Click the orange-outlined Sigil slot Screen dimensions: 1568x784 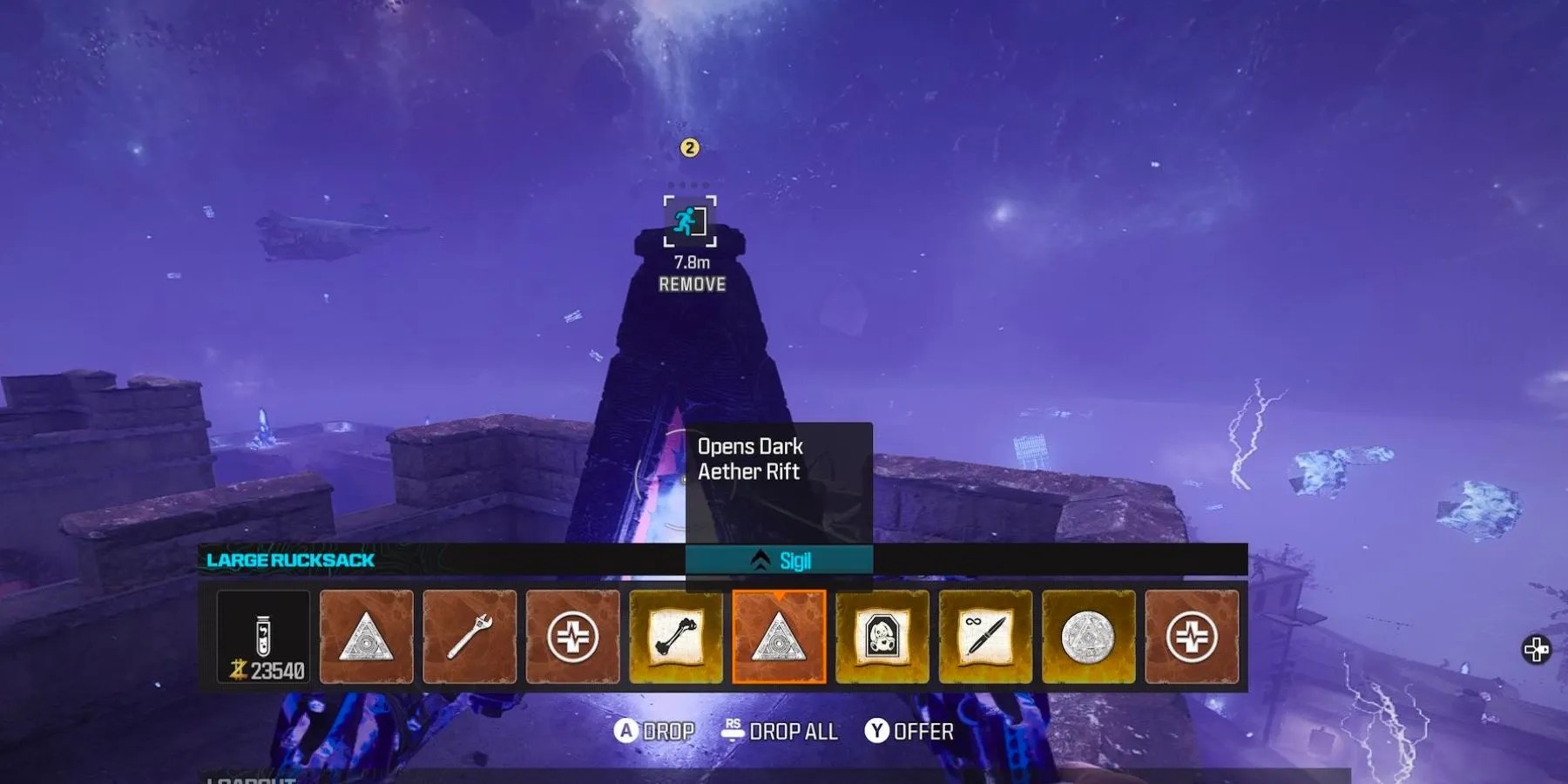click(x=779, y=637)
